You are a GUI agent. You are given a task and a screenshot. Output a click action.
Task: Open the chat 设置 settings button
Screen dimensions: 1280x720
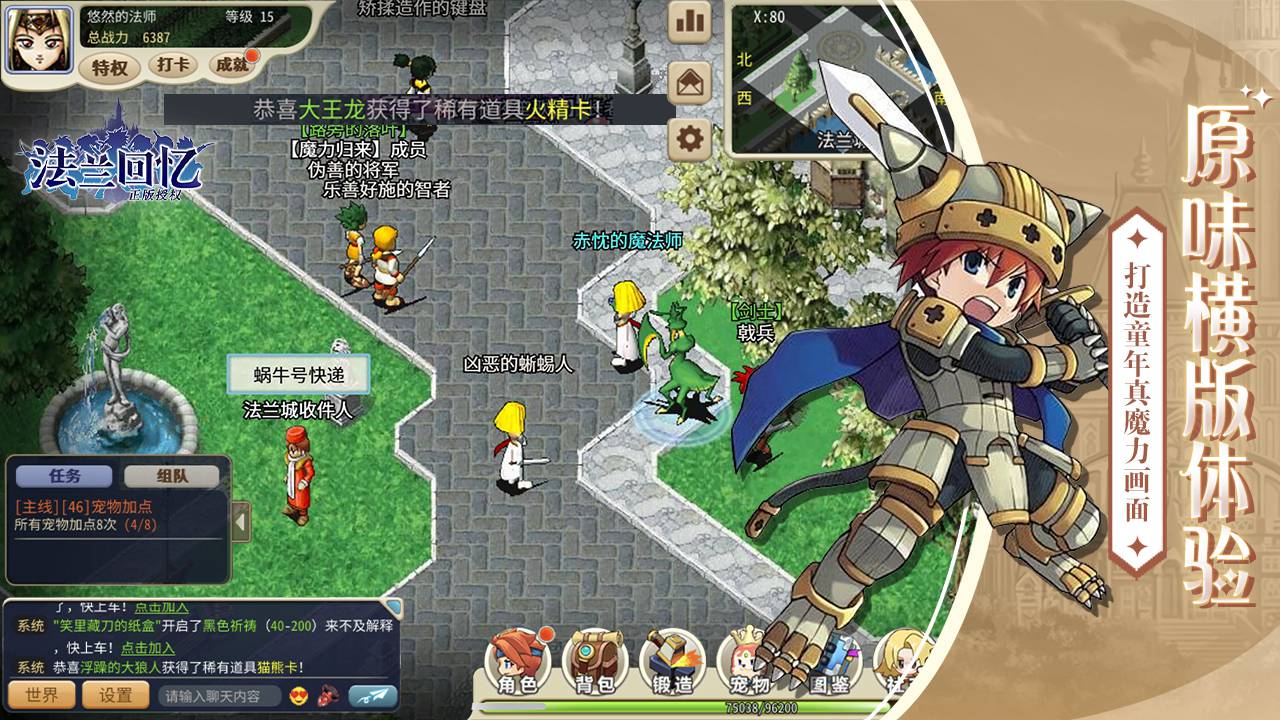coord(116,695)
